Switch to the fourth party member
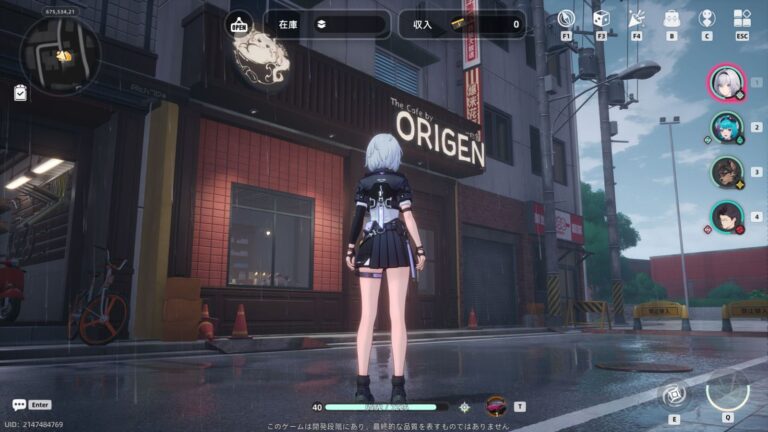The width and height of the screenshot is (768, 432). click(x=726, y=215)
